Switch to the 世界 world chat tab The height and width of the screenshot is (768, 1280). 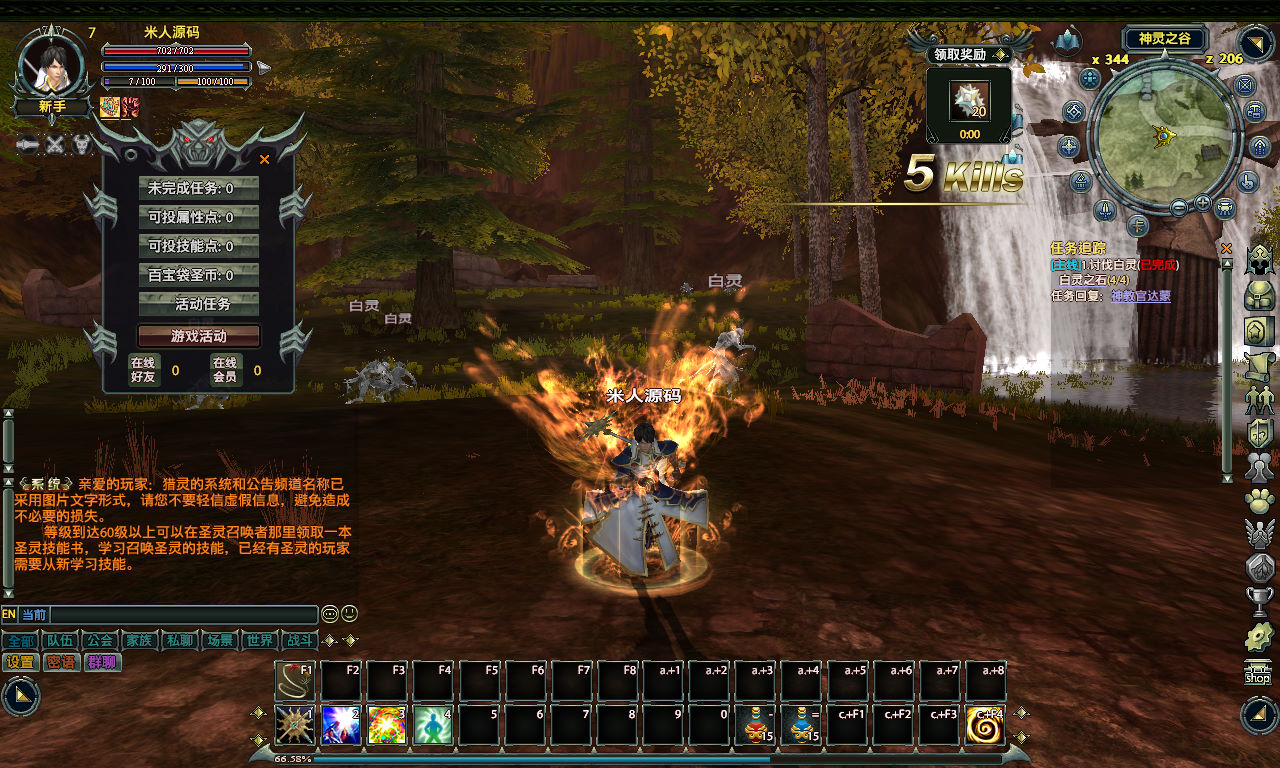click(260, 640)
